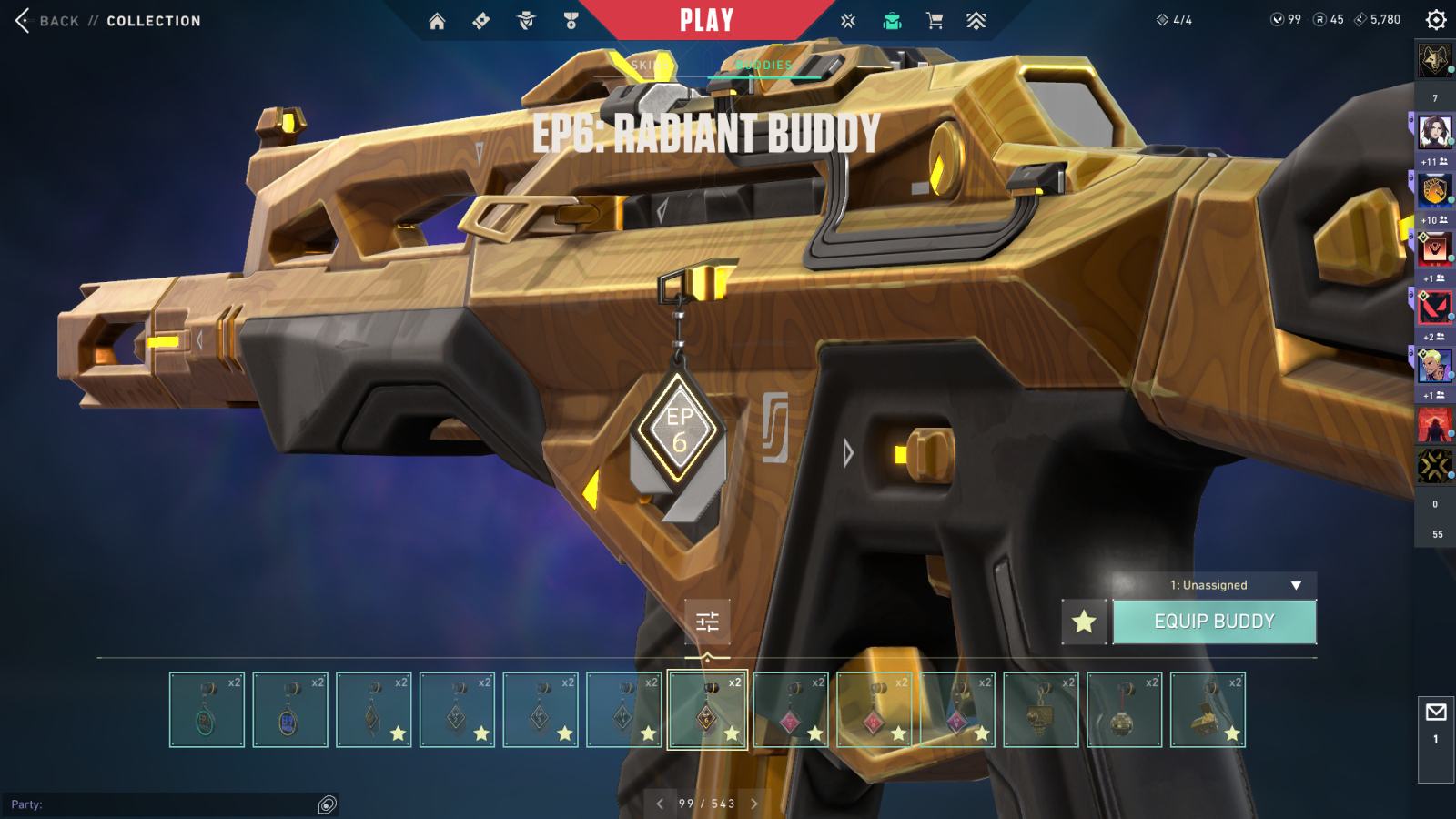
Task: Go to previous buddy page with left arrow
Action: click(658, 804)
